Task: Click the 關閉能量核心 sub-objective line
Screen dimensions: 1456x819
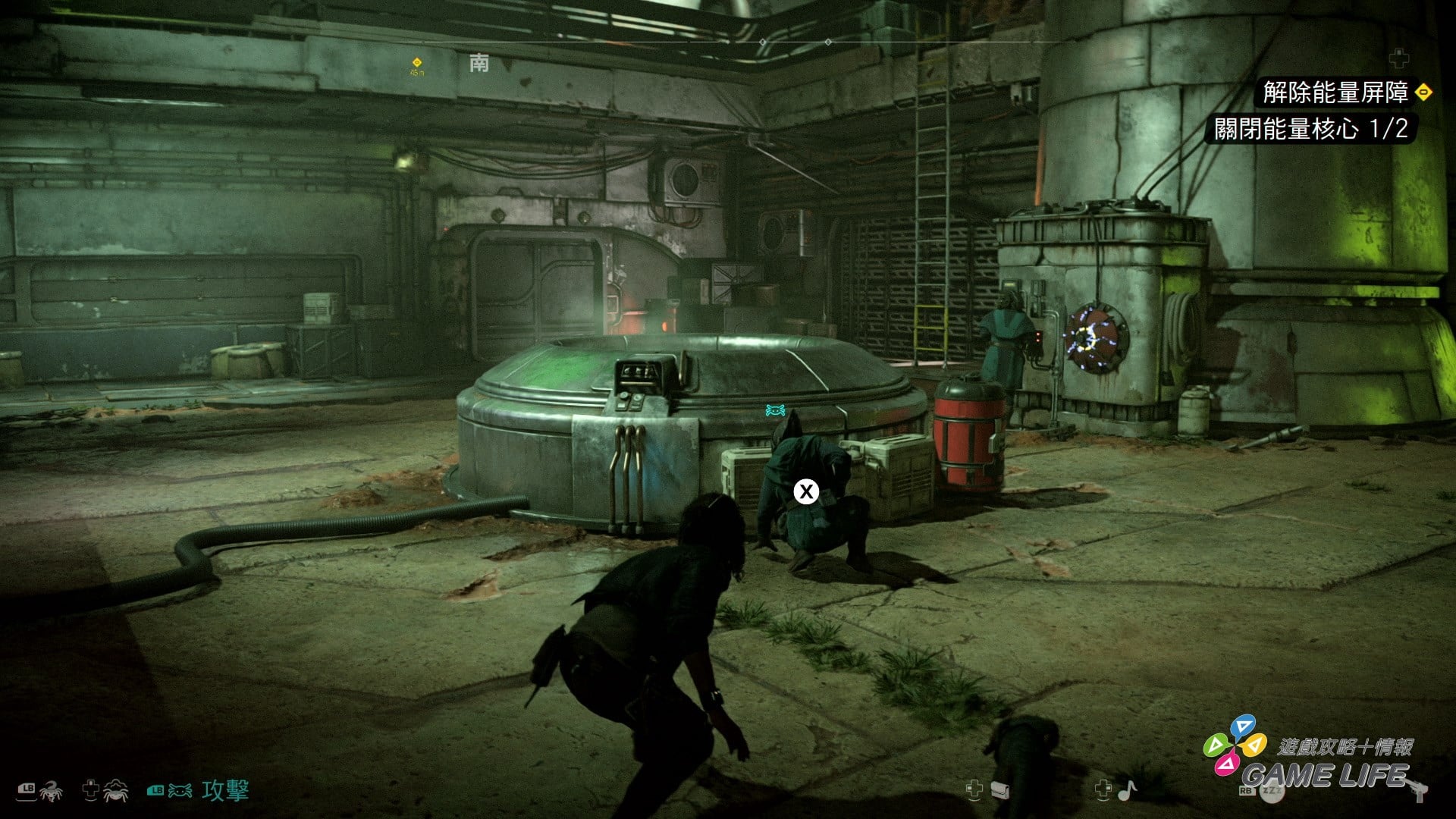Action: click(1310, 129)
